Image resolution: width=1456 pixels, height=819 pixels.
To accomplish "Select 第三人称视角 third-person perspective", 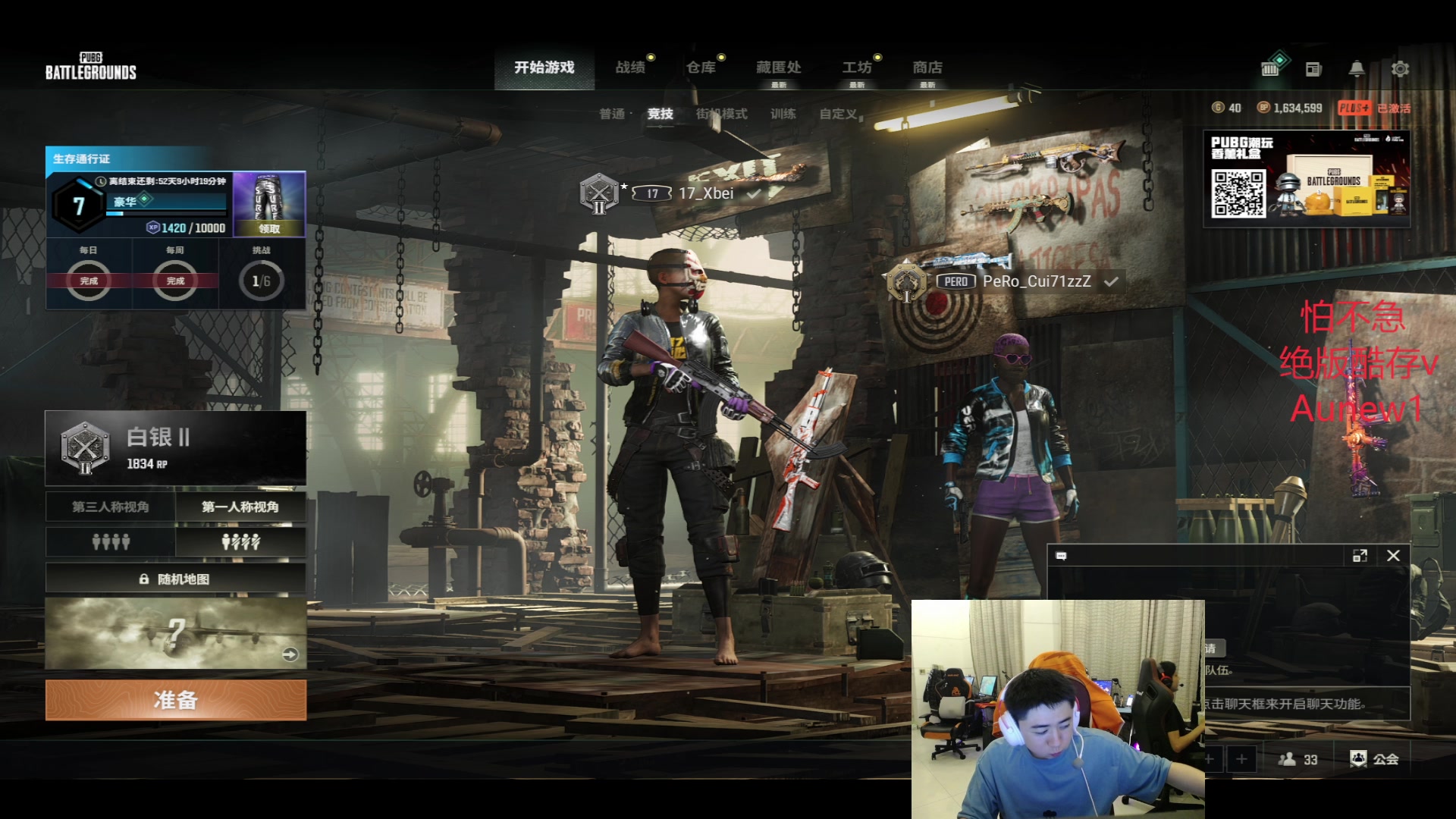I will coord(111,507).
